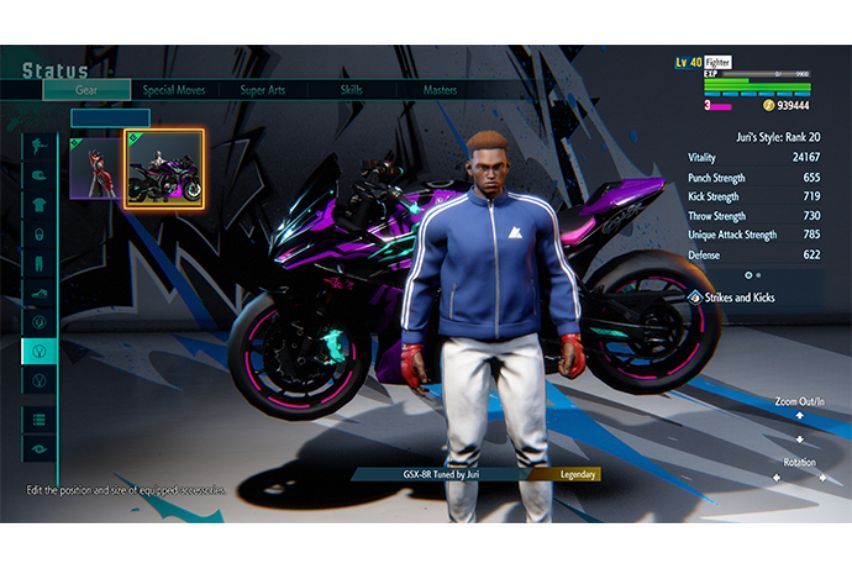Select the shoe footwear category icon

point(40,293)
